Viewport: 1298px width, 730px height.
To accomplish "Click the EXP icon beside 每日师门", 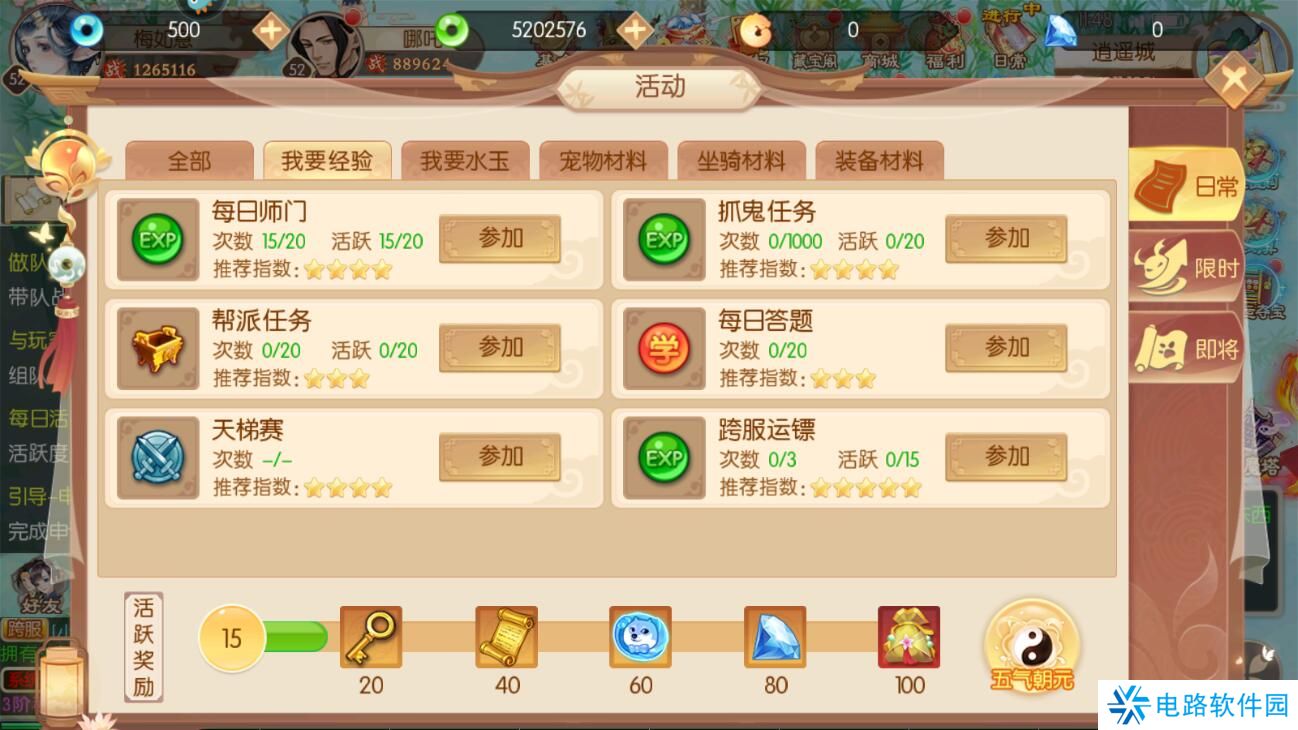I will pos(157,239).
